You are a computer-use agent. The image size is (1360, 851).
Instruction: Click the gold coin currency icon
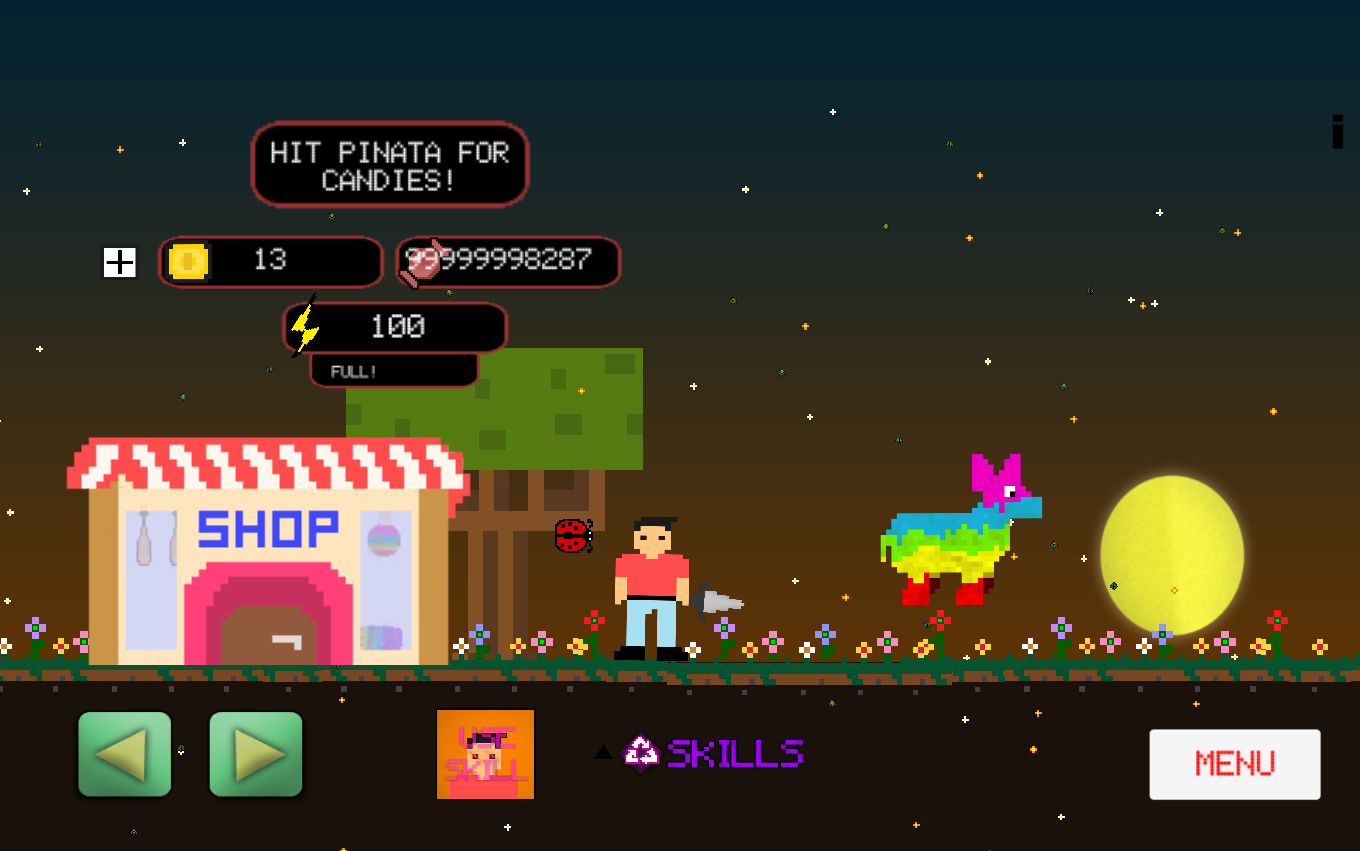pyautogui.click(x=190, y=262)
